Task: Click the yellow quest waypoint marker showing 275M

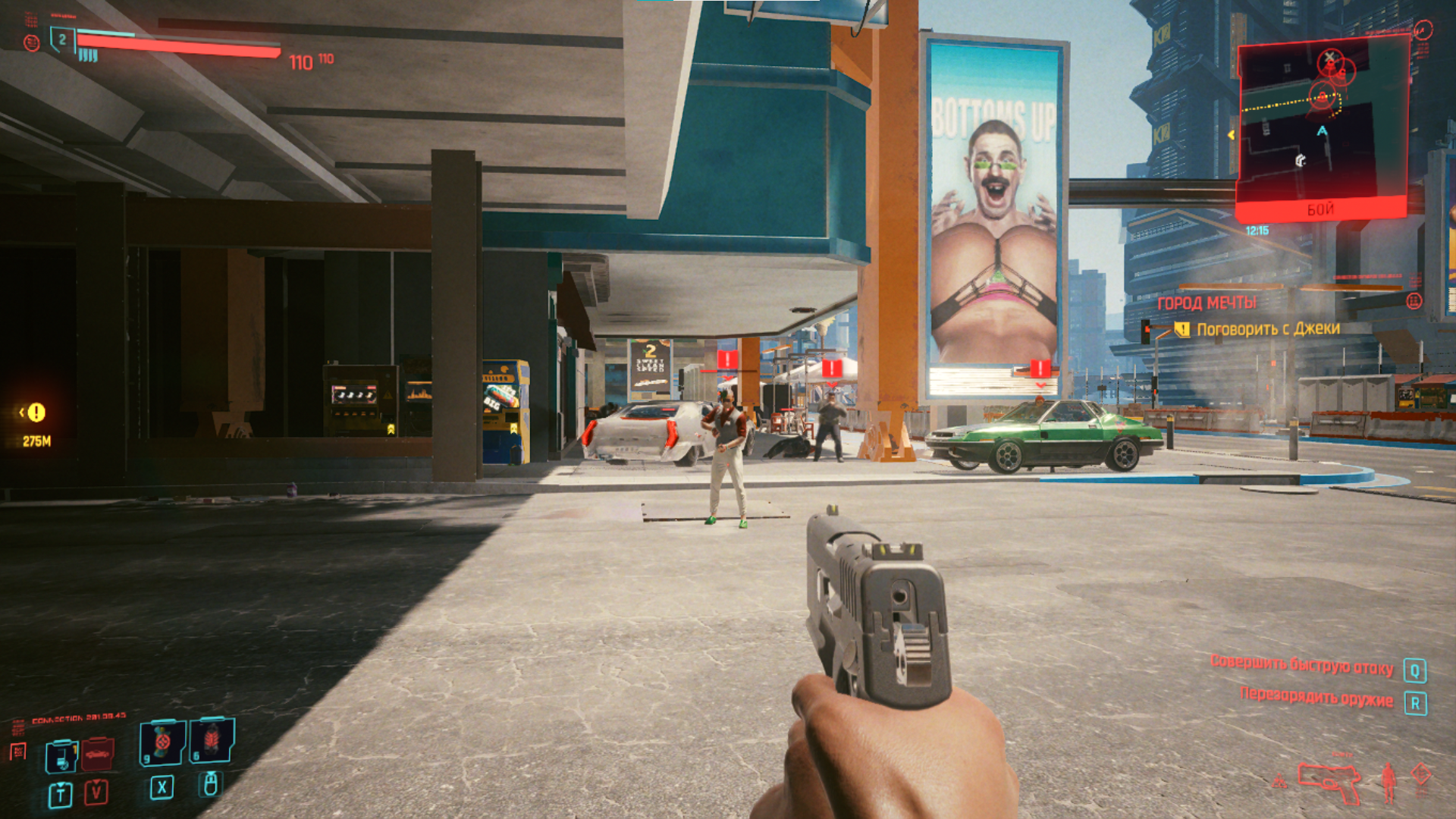Action: [36, 413]
